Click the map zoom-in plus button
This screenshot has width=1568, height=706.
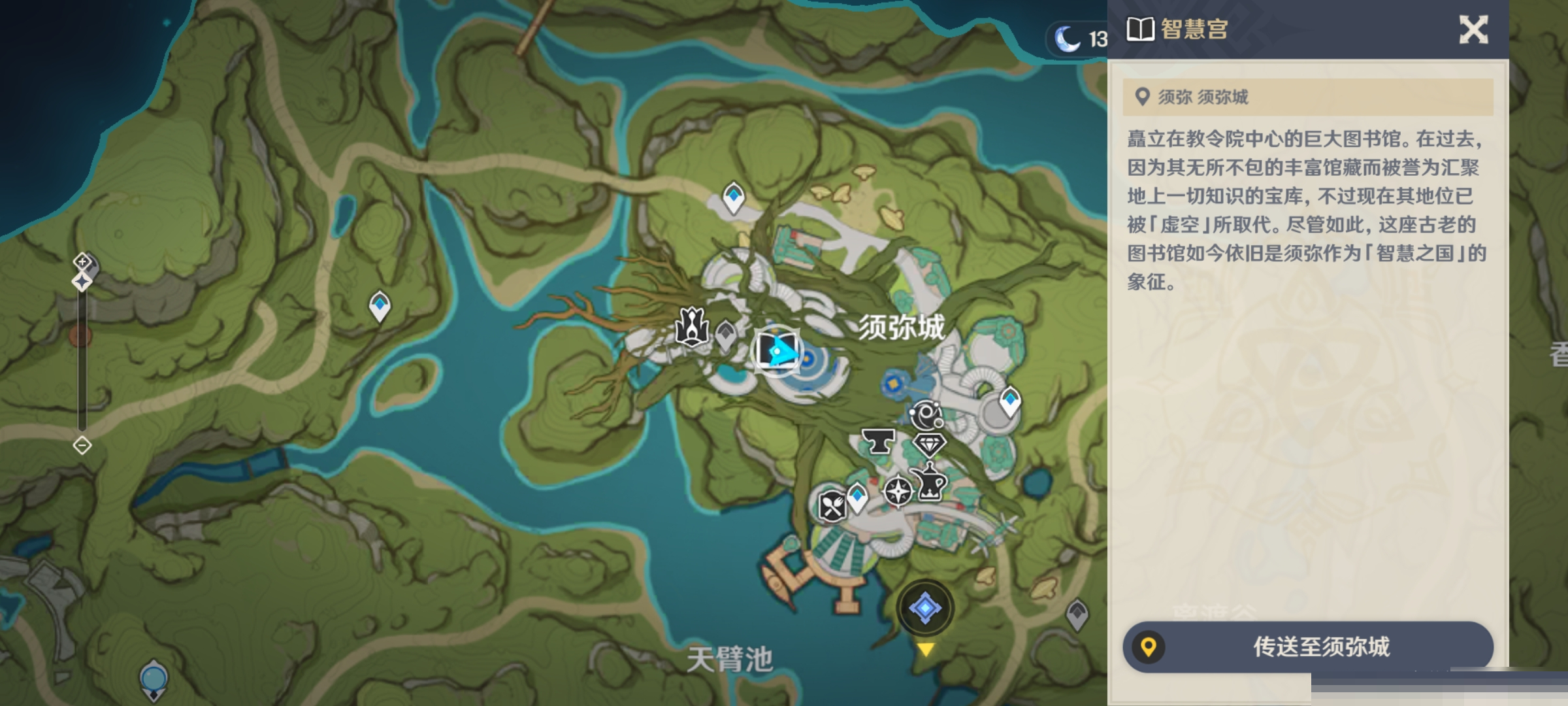tap(82, 261)
